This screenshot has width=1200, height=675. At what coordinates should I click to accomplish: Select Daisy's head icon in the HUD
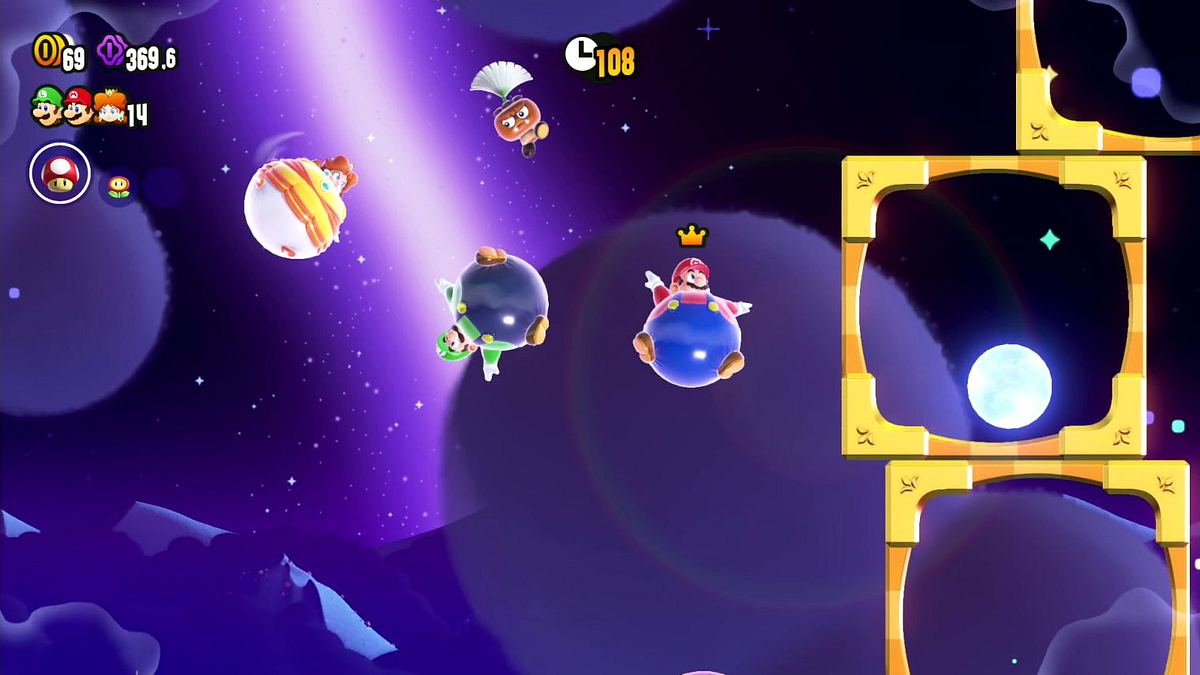coord(110,106)
